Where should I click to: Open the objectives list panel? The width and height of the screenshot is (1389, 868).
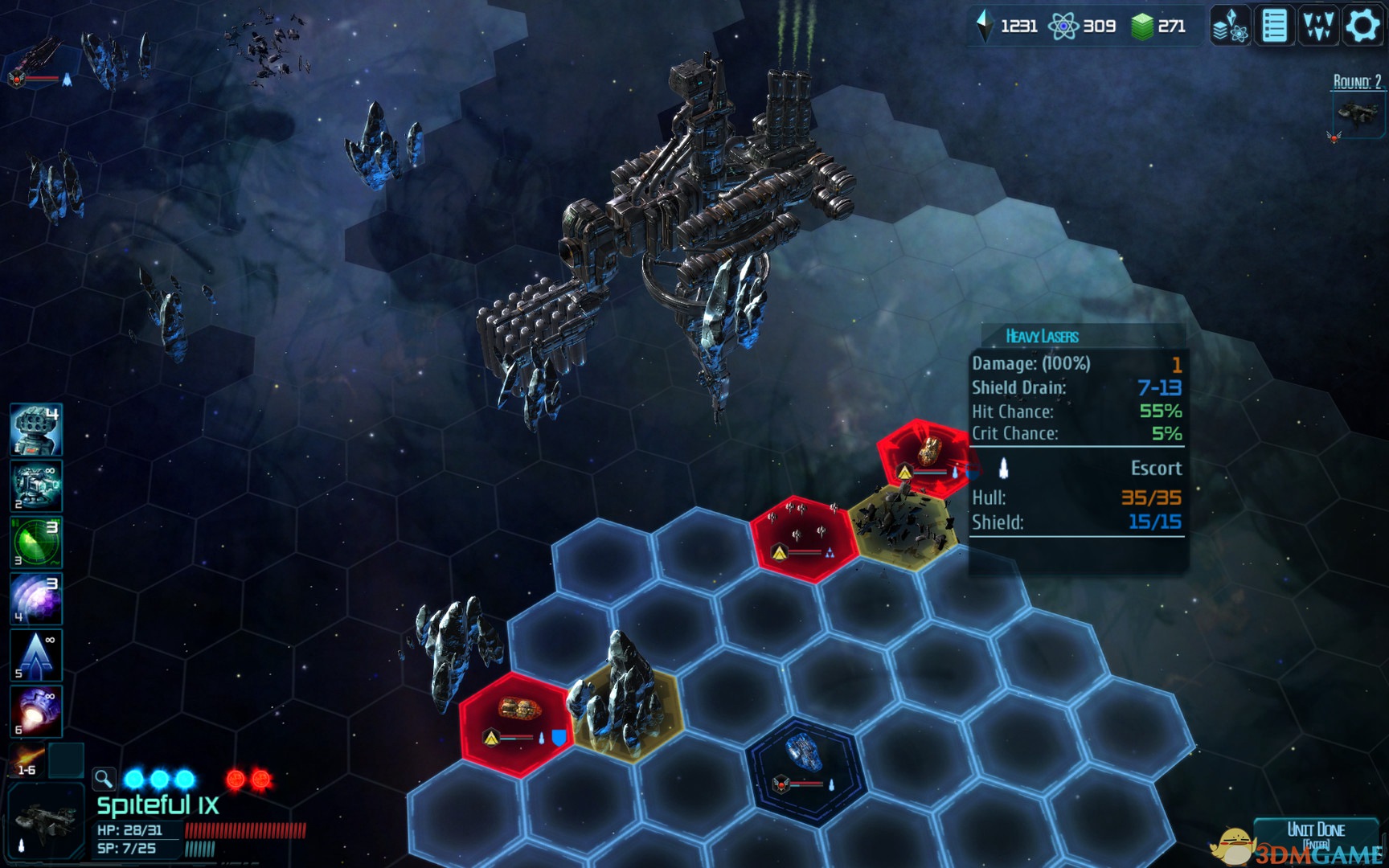coord(1274,26)
